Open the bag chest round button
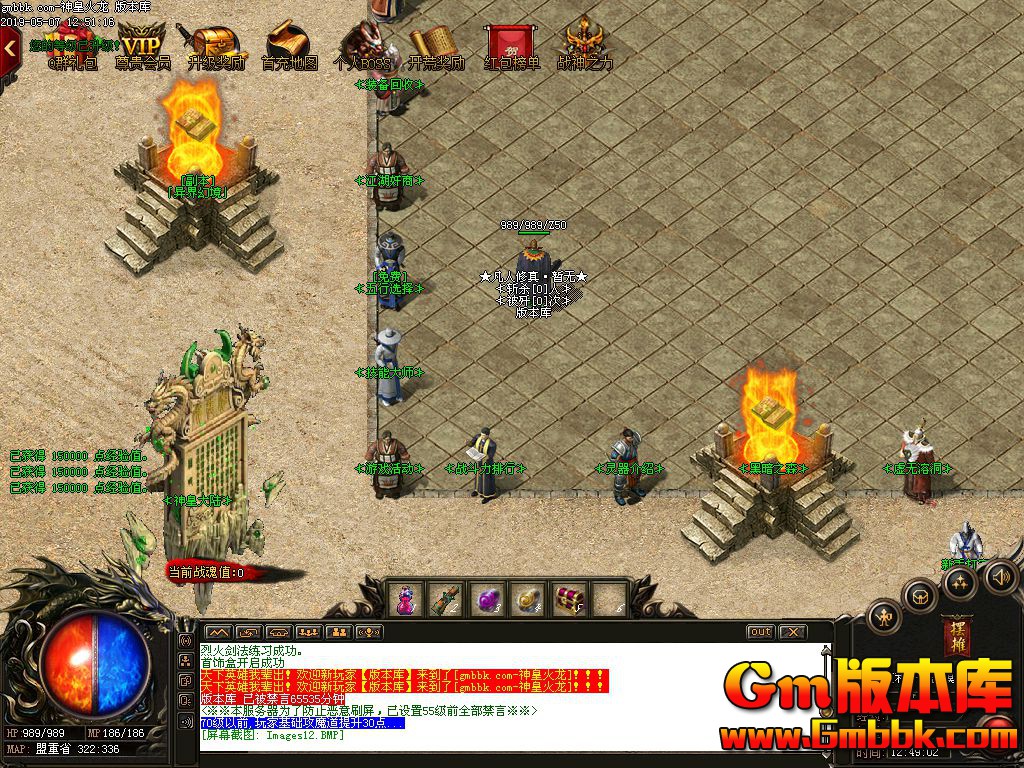Screen dimensions: 1024x768 pyautogui.click(x=919, y=596)
